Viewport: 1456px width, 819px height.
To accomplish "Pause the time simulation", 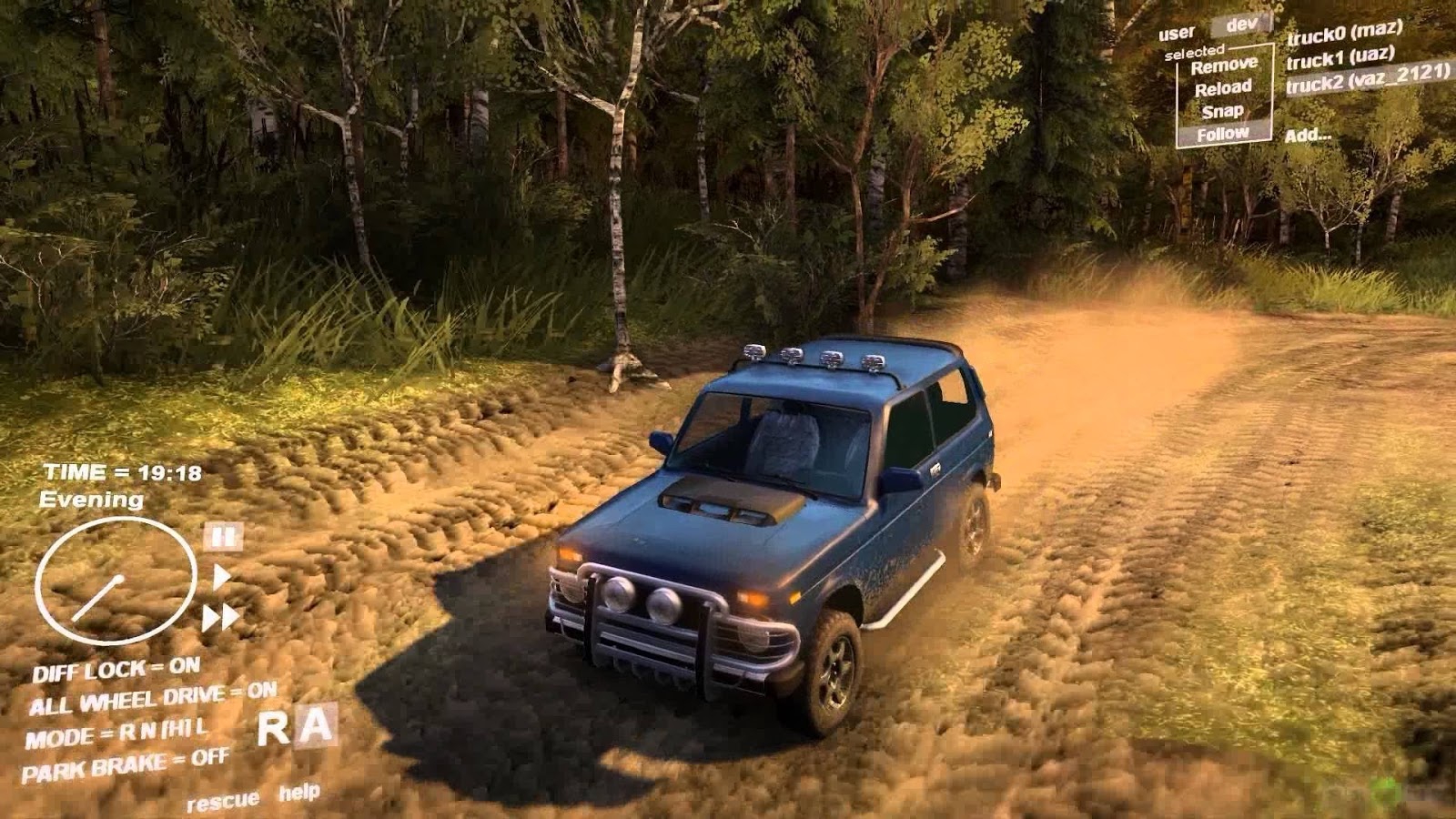I will click(221, 537).
